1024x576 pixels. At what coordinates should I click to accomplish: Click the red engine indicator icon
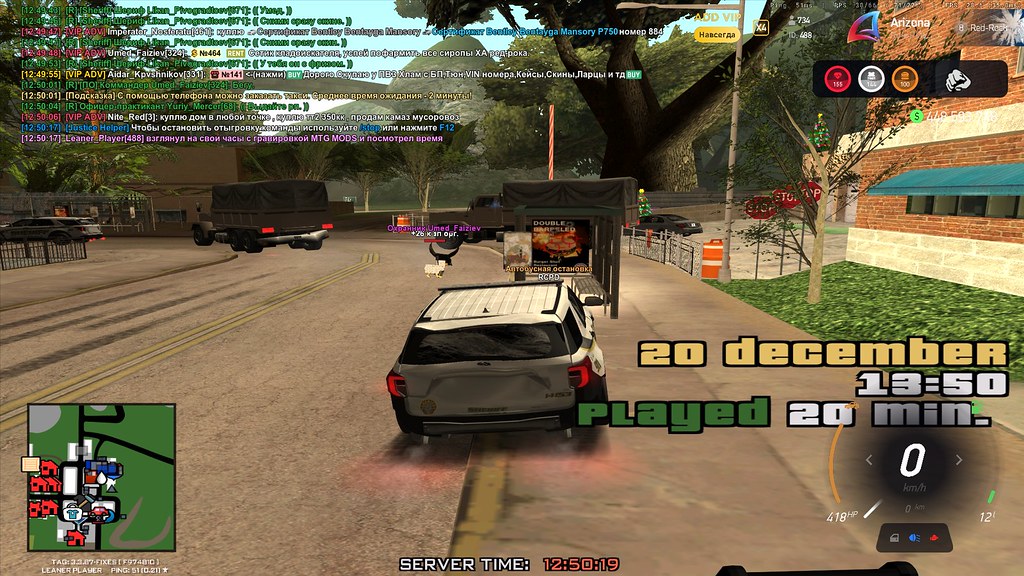(935, 538)
